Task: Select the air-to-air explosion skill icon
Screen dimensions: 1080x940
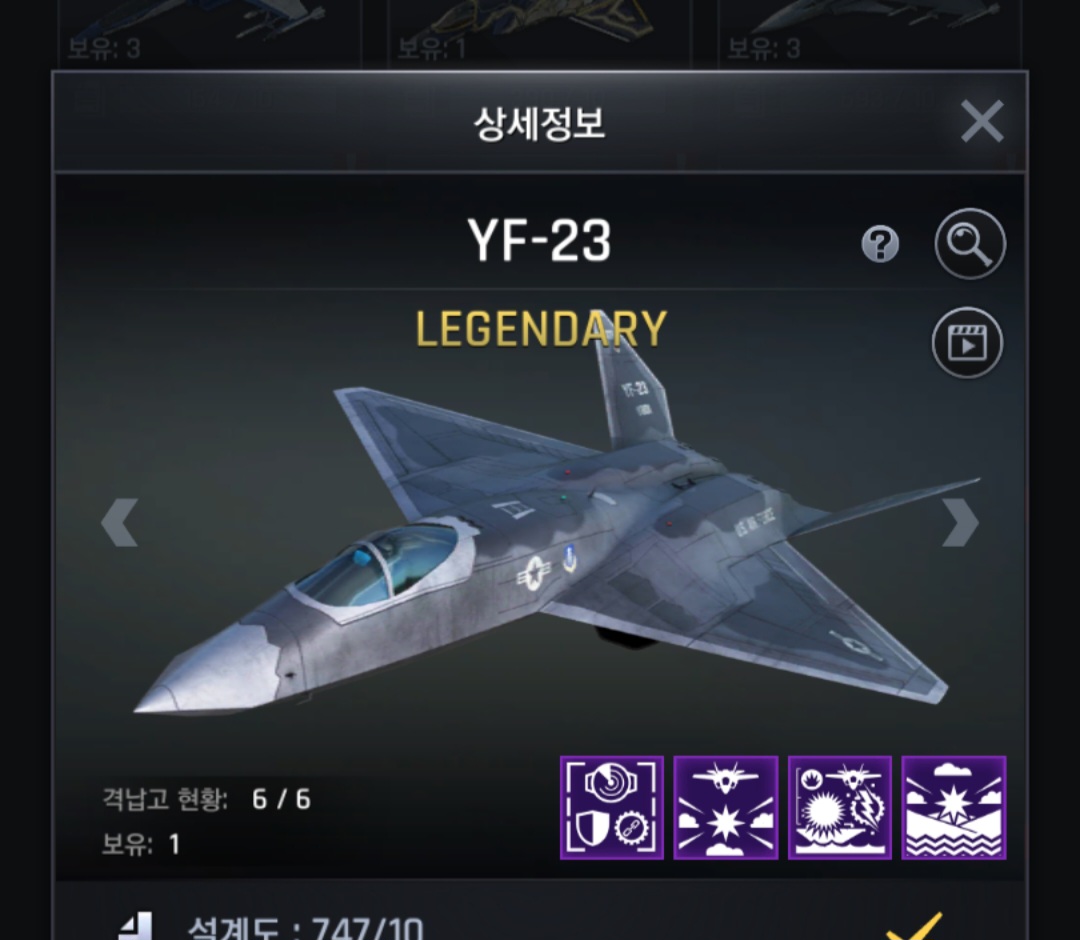Action: pyautogui.click(x=726, y=808)
